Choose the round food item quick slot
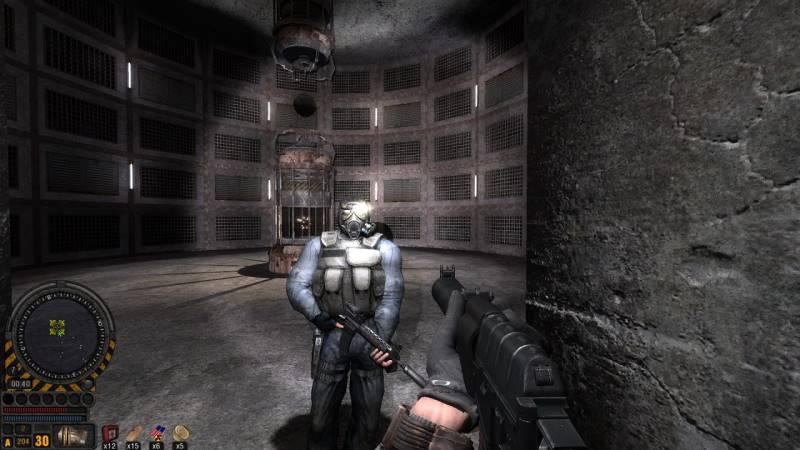The height and width of the screenshot is (450, 800). click(x=180, y=433)
